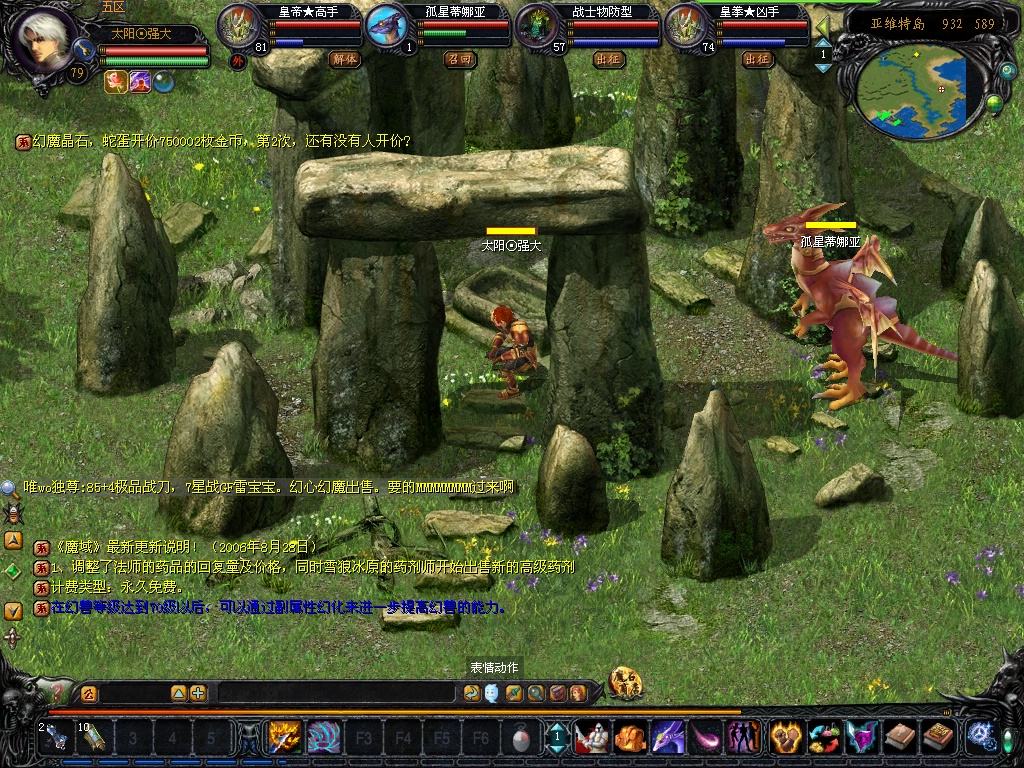The height and width of the screenshot is (768, 1024).
Task: Activate the blue swirl skill slot
Action: tap(322, 738)
